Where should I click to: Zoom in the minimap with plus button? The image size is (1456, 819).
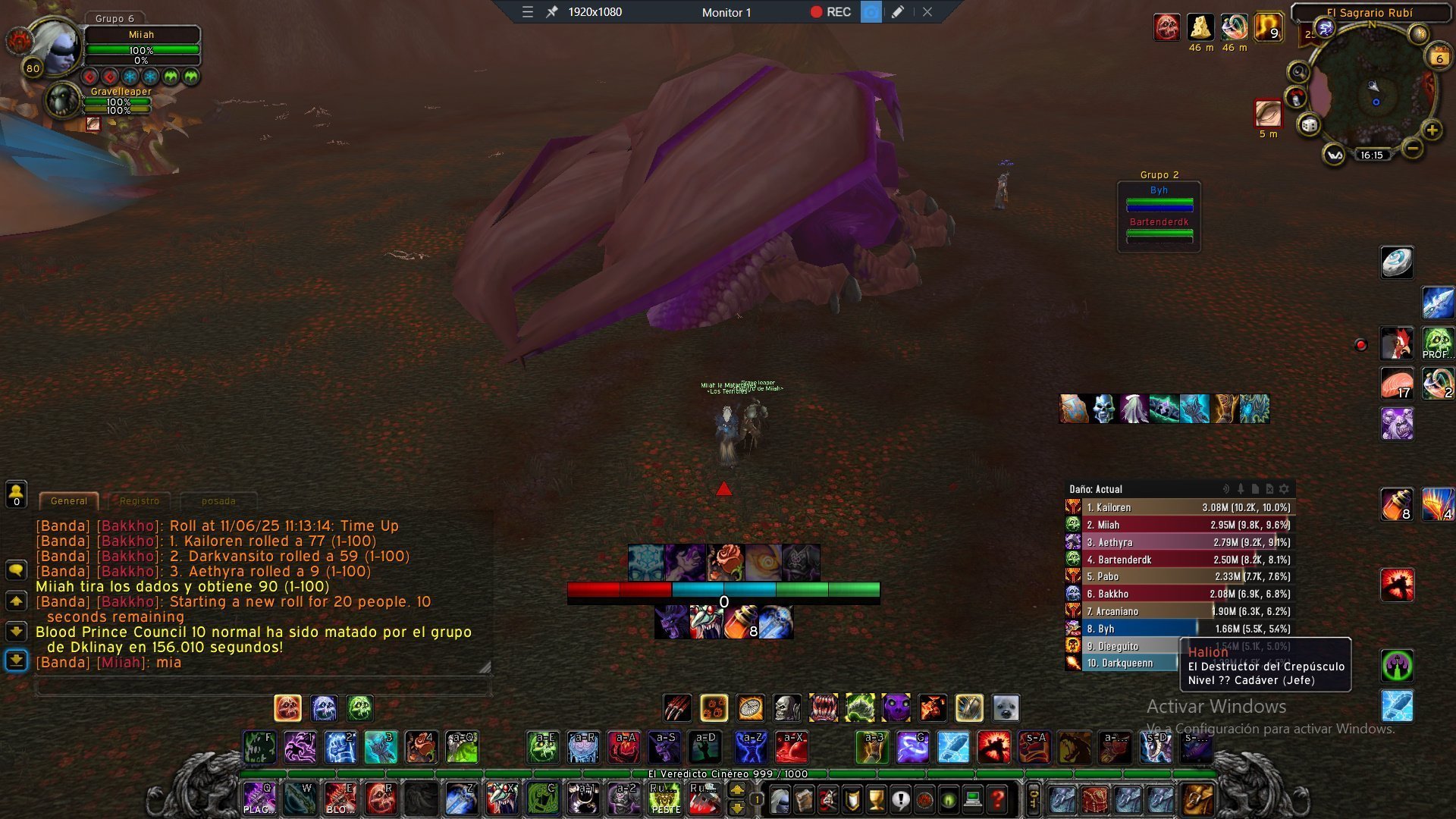click(1432, 130)
